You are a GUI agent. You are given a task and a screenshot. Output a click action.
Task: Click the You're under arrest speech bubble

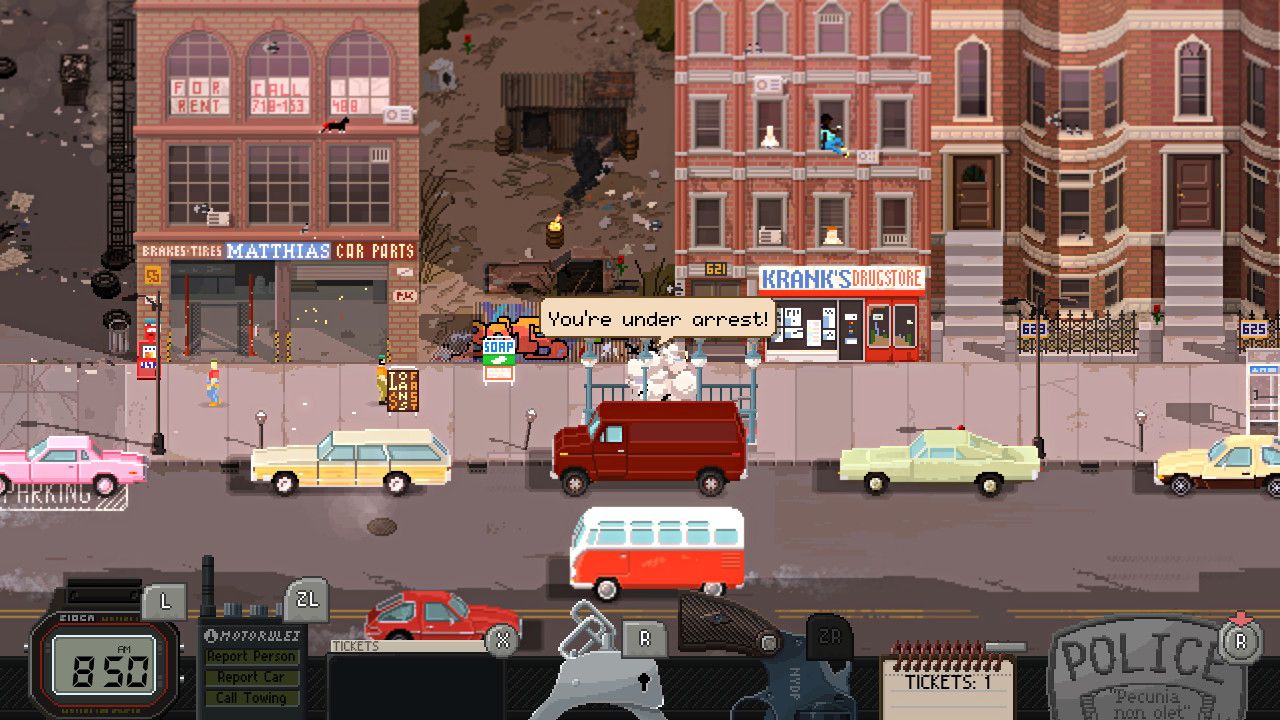point(655,318)
